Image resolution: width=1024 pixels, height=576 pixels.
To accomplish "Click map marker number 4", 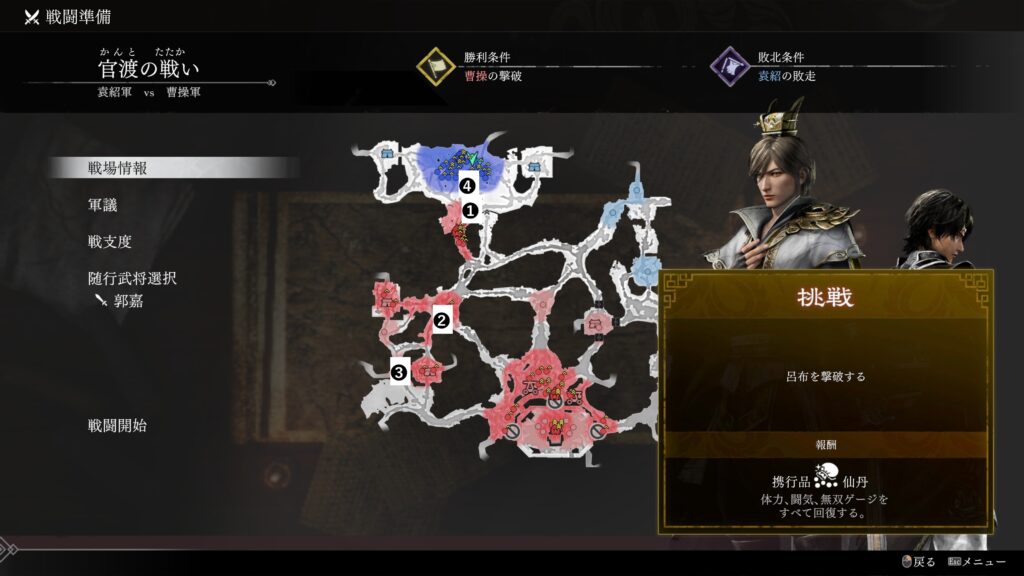I will [465, 185].
